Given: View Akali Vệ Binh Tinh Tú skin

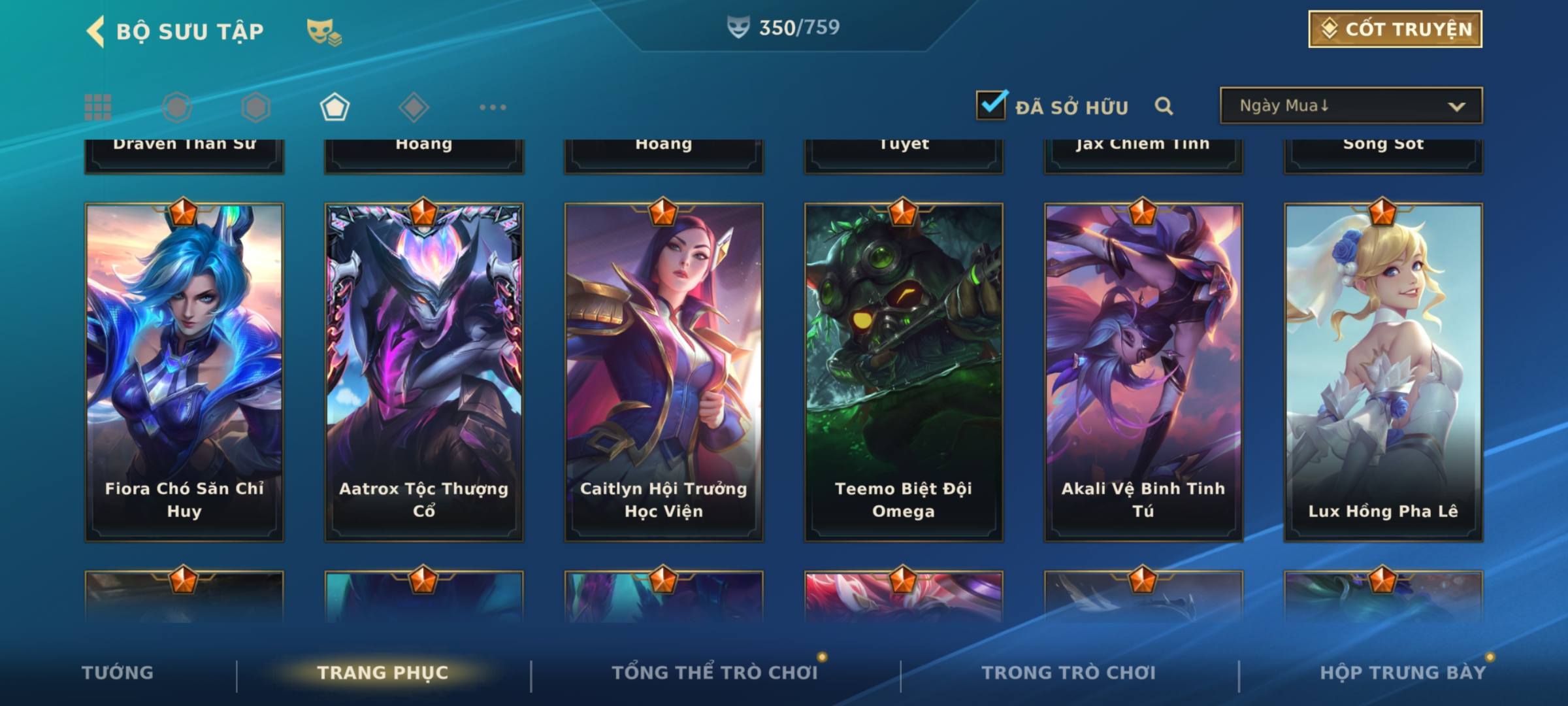Looking at the screenshot, I should (x=1143, y=373).
